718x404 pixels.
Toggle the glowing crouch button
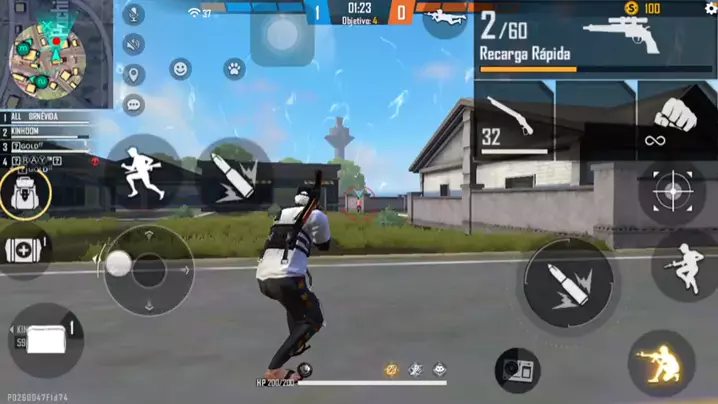coord(661,363)
